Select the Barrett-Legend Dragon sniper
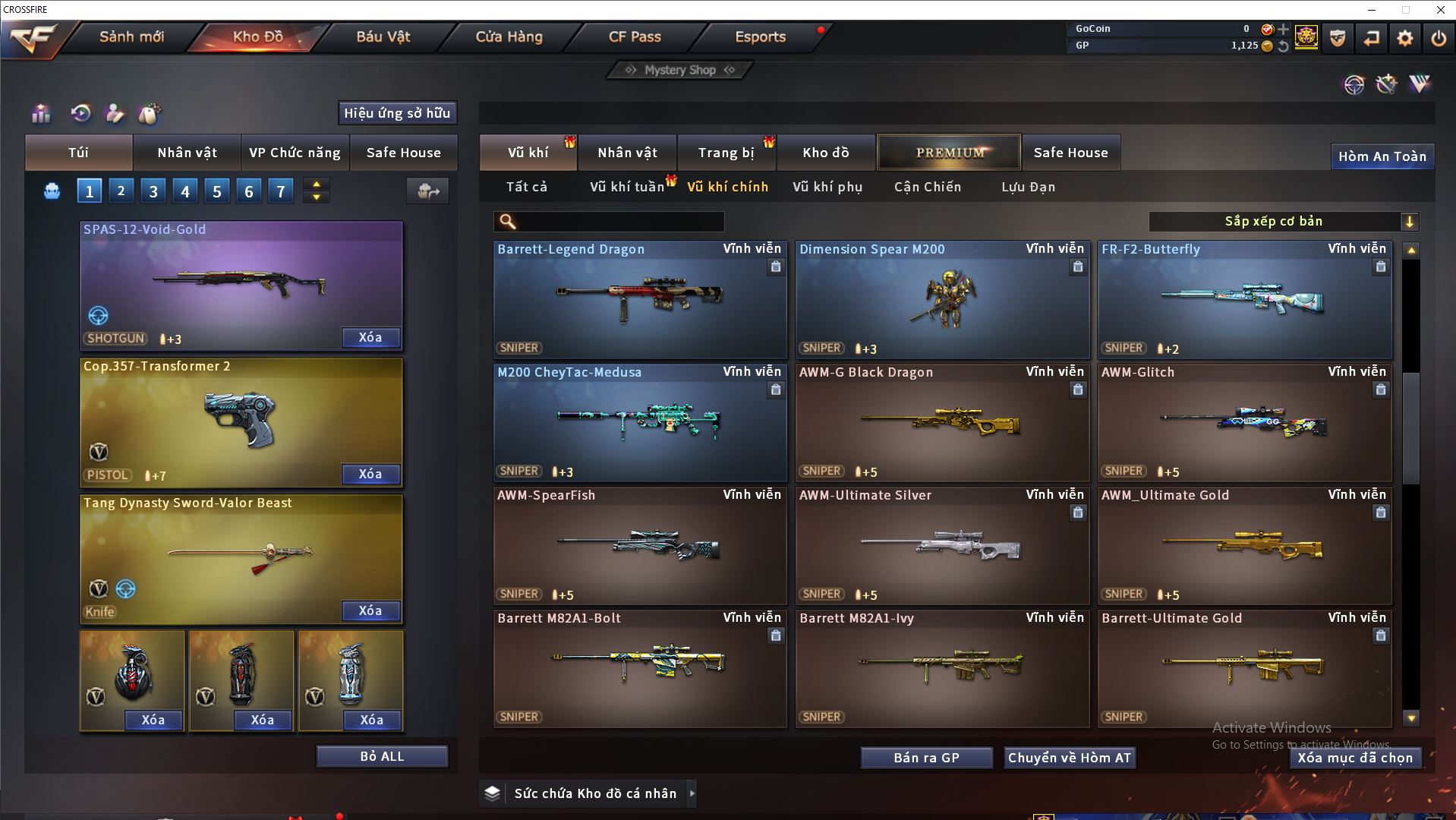Screen dimensions: 1456x820 point(639,300)
